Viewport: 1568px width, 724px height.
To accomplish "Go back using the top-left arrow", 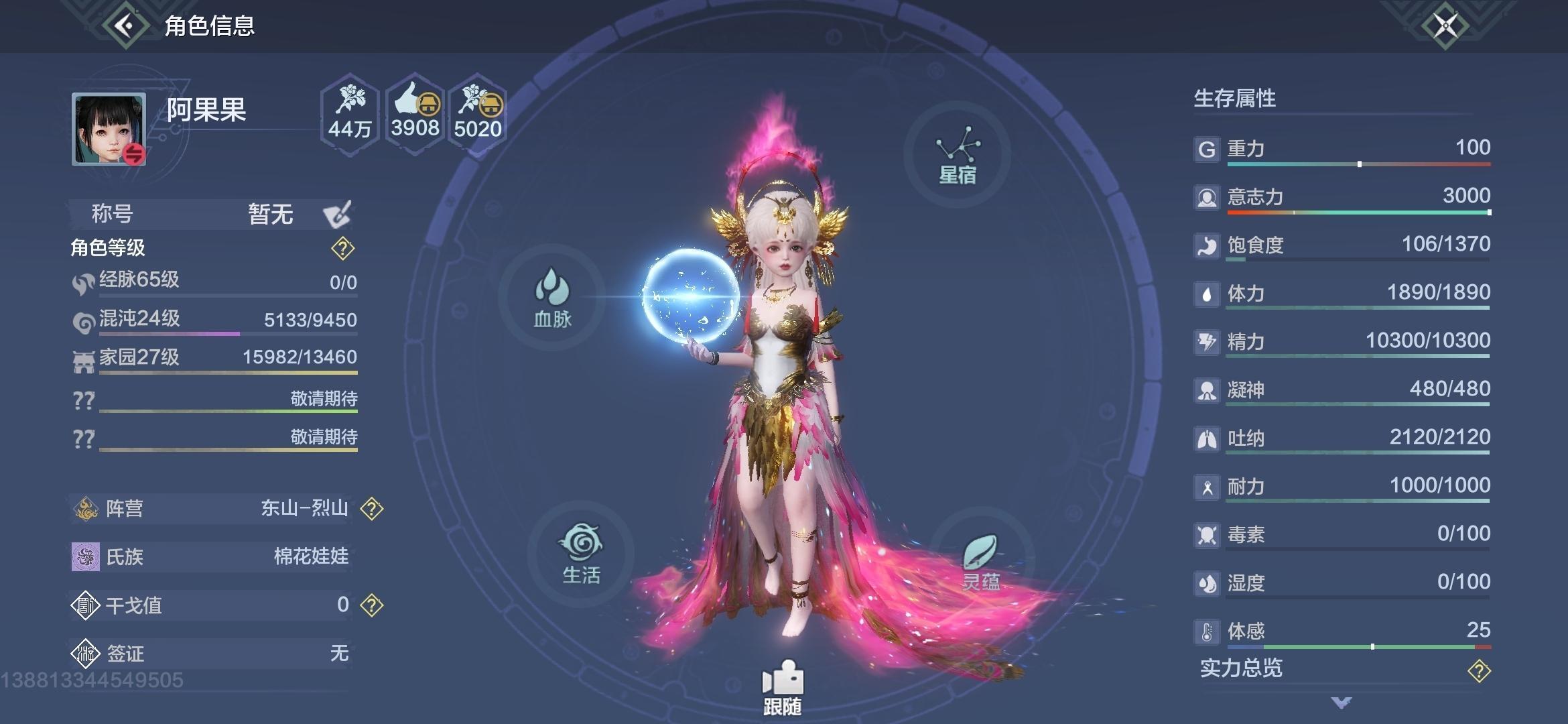I will tap(125, 26).
